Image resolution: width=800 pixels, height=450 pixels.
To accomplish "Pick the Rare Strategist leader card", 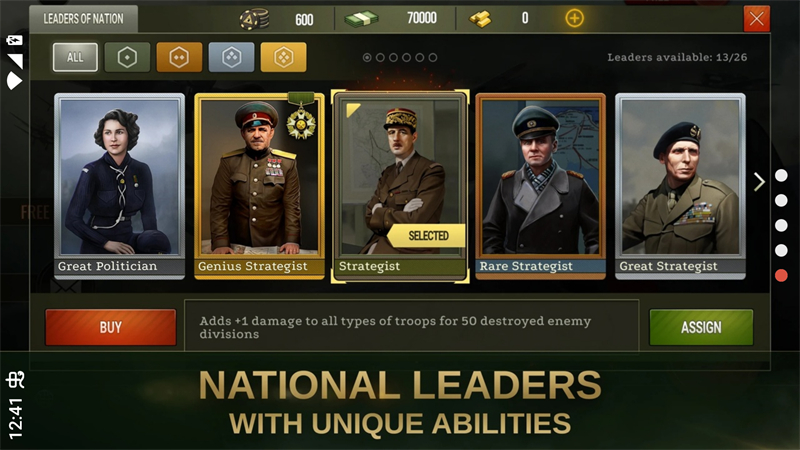I will coord(540,185).
